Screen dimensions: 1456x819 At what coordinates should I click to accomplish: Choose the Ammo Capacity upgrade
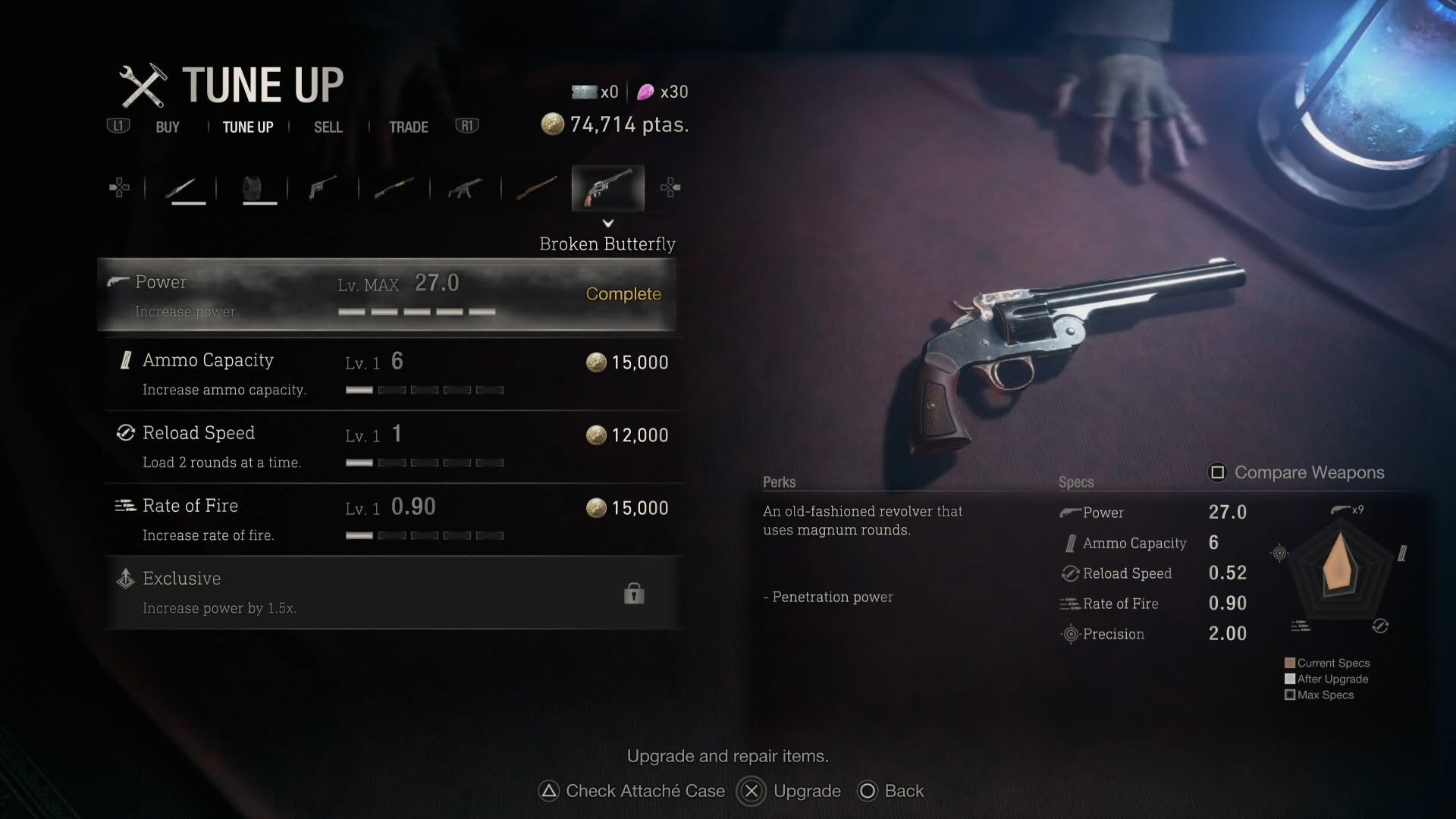pos(393,374)
